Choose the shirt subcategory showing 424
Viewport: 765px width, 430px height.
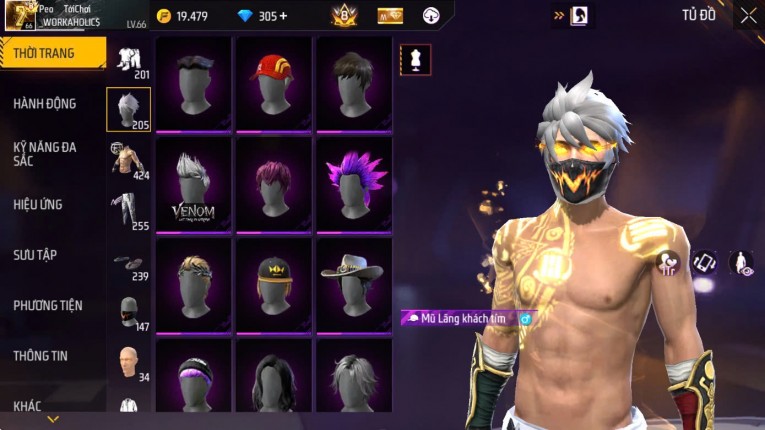(x=129, y=160)
